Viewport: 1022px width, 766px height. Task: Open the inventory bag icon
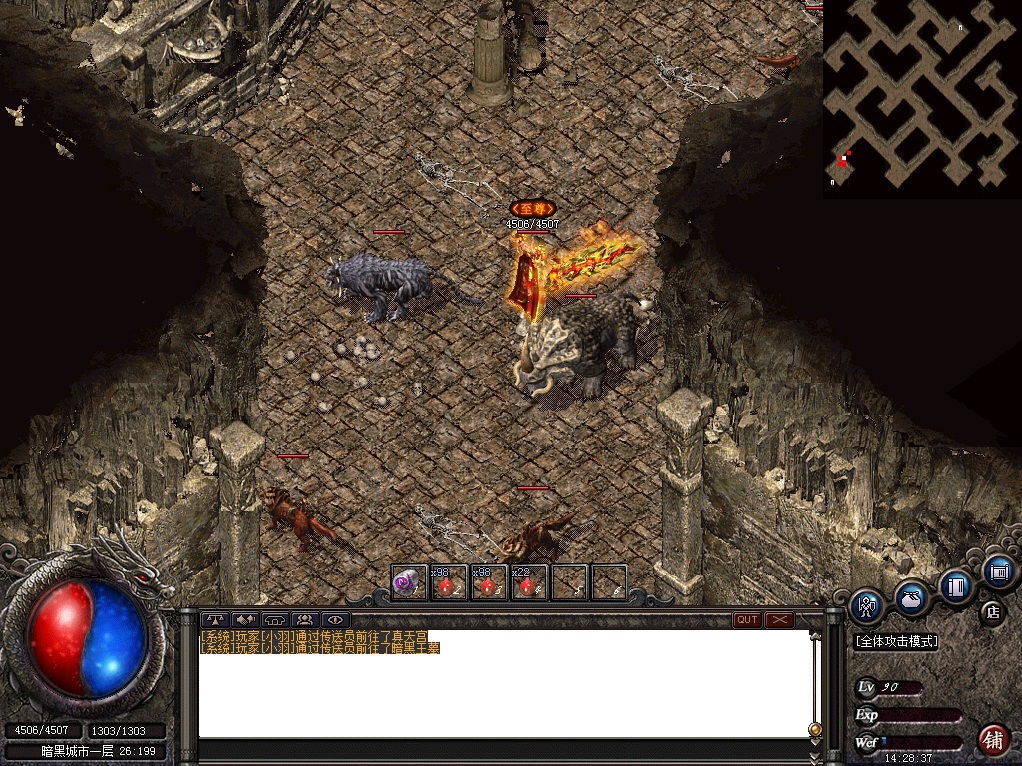pyautogui.click(x=911, y=597)
